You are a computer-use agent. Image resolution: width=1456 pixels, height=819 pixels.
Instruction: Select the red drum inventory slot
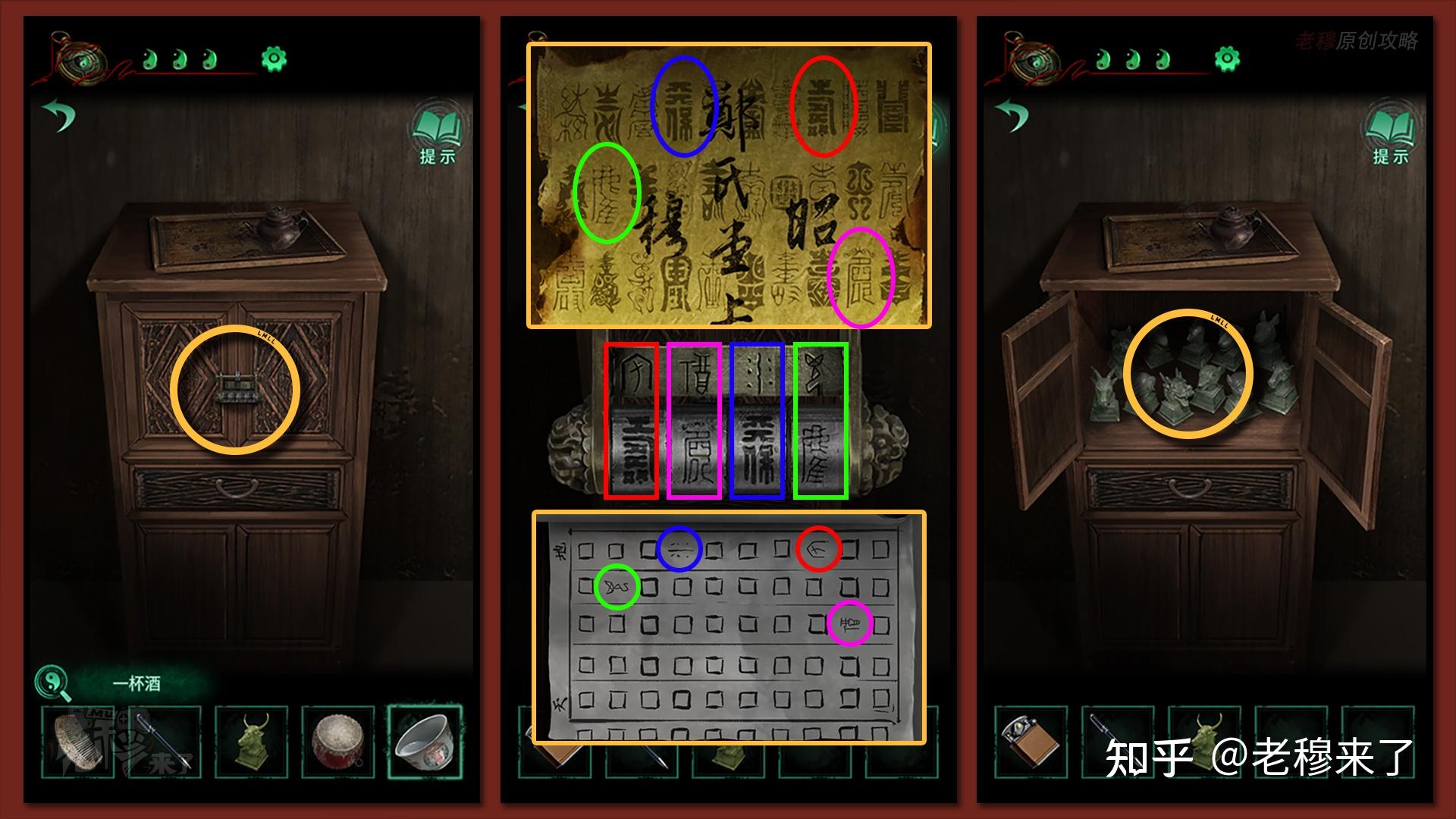tap(338, 742)
